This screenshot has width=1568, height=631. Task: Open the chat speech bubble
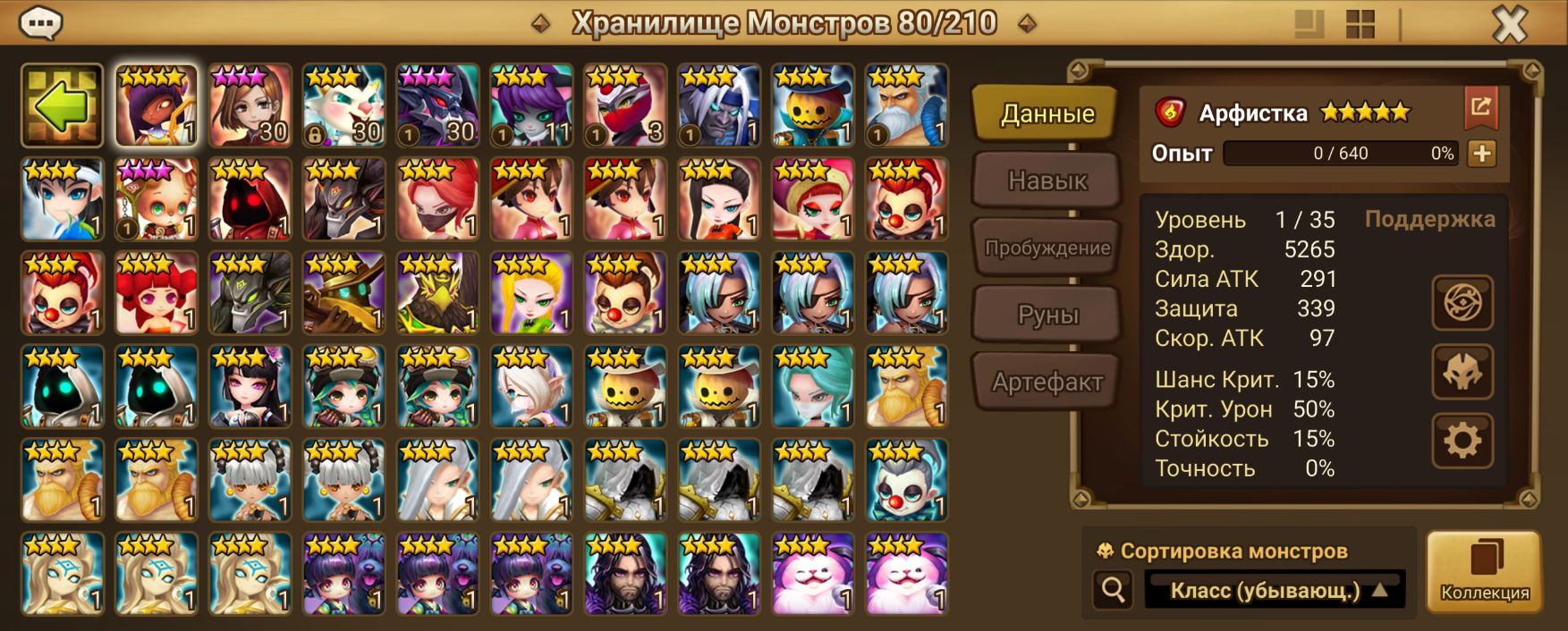(x=40, y=23)
